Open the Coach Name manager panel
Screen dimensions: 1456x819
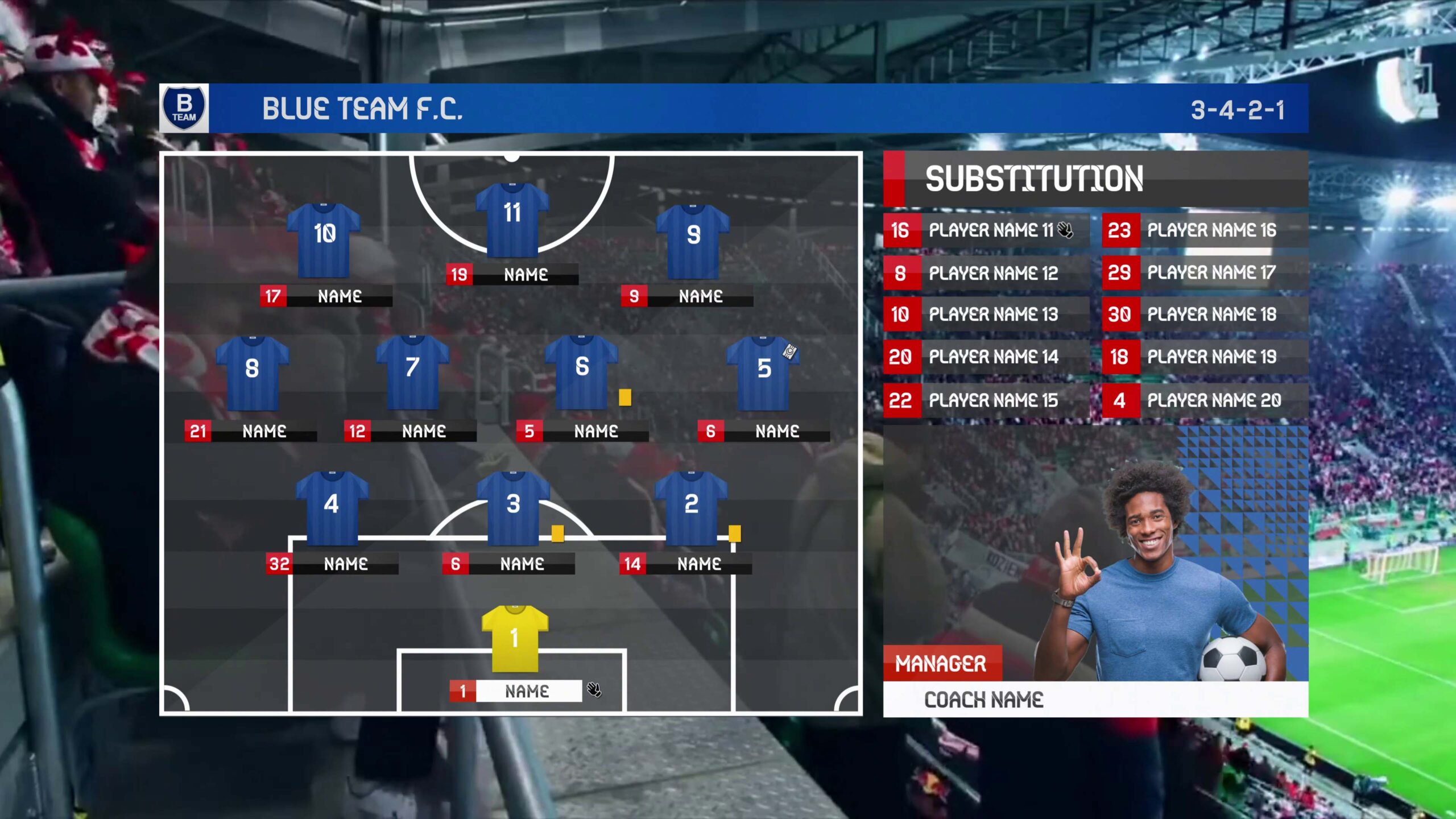tap(984, 700)
